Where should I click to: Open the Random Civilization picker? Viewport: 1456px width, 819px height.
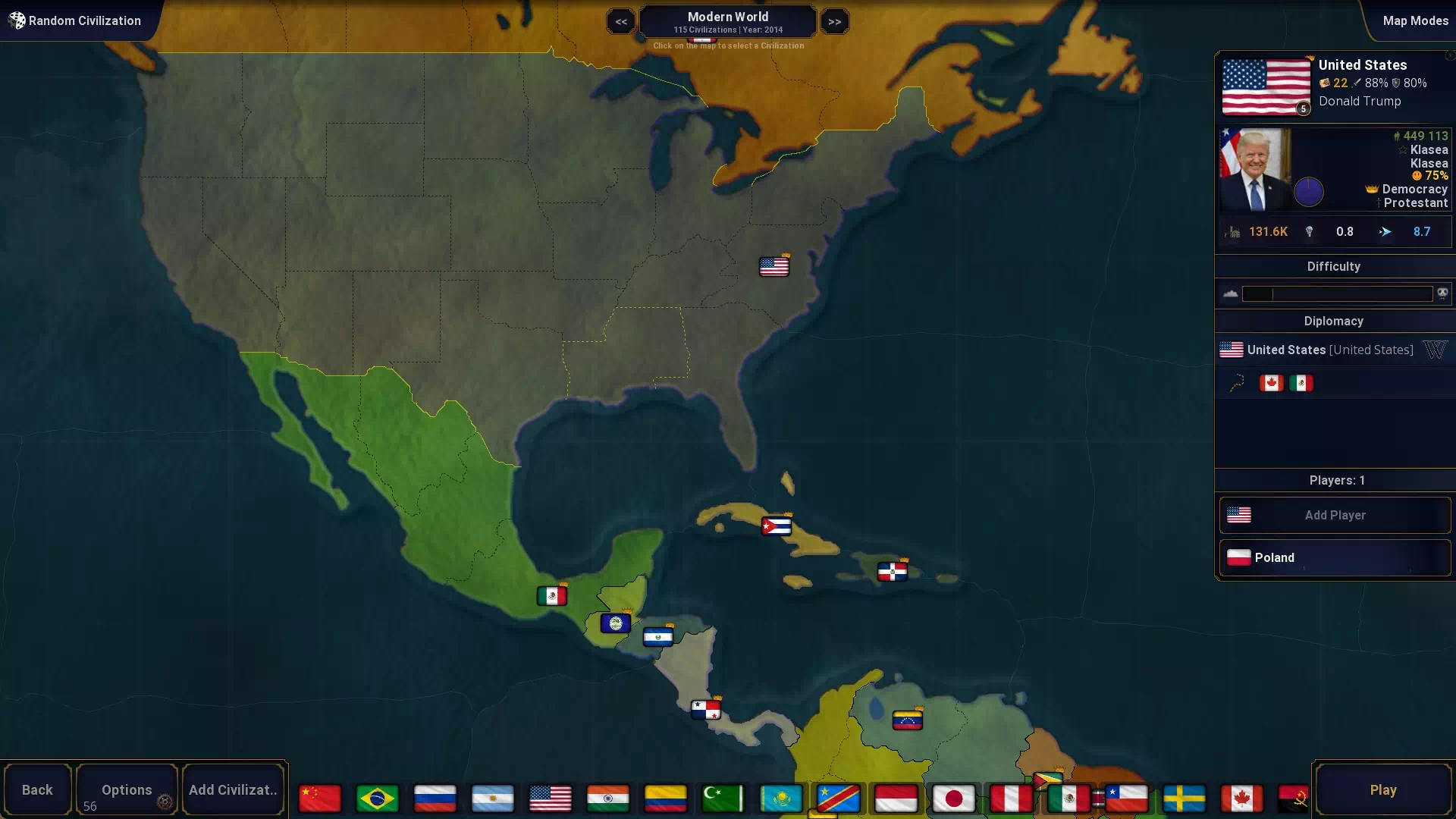(x=76, y=20)
